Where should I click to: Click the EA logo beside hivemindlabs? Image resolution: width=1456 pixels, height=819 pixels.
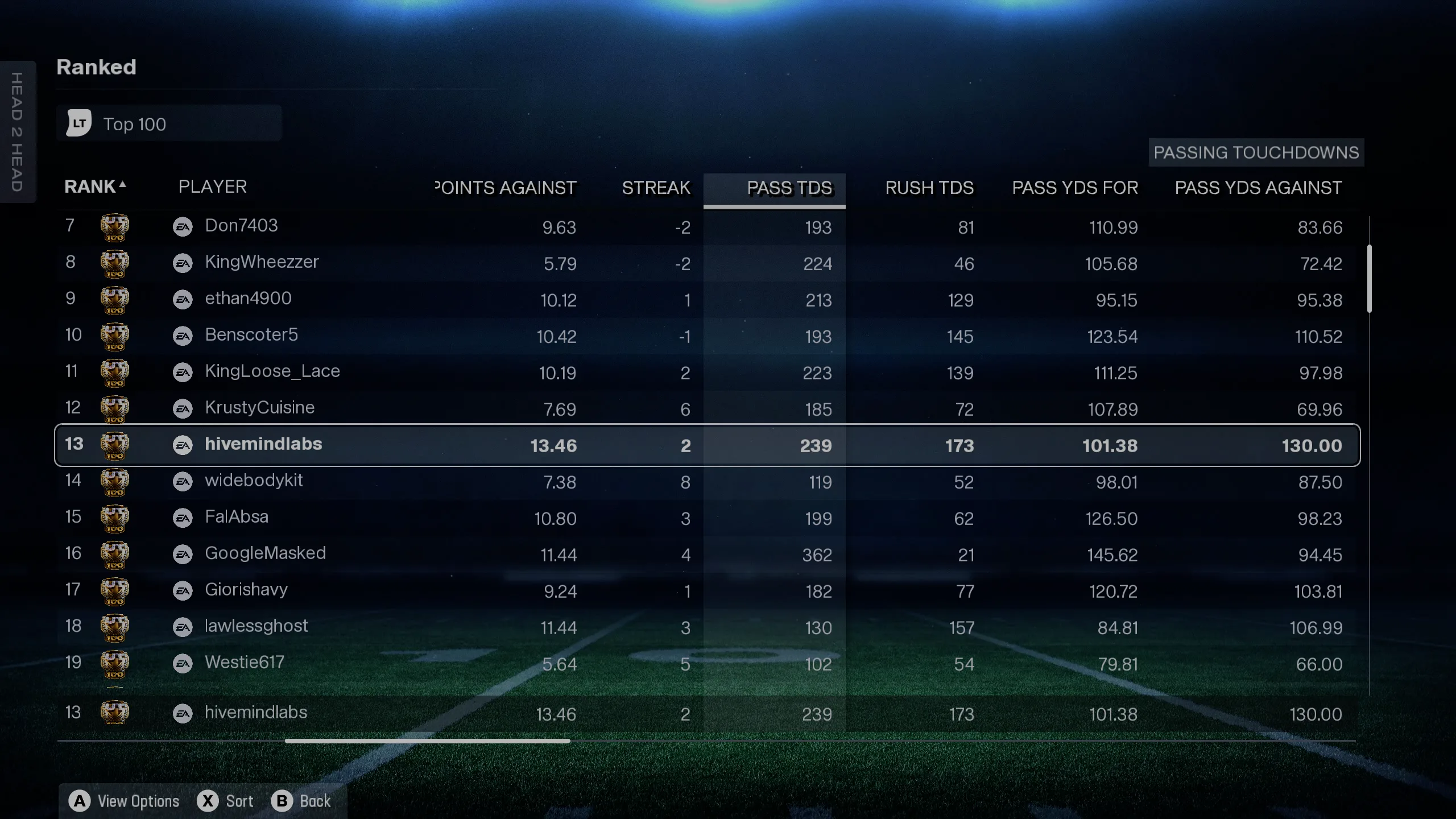click(x=183, y=445)
